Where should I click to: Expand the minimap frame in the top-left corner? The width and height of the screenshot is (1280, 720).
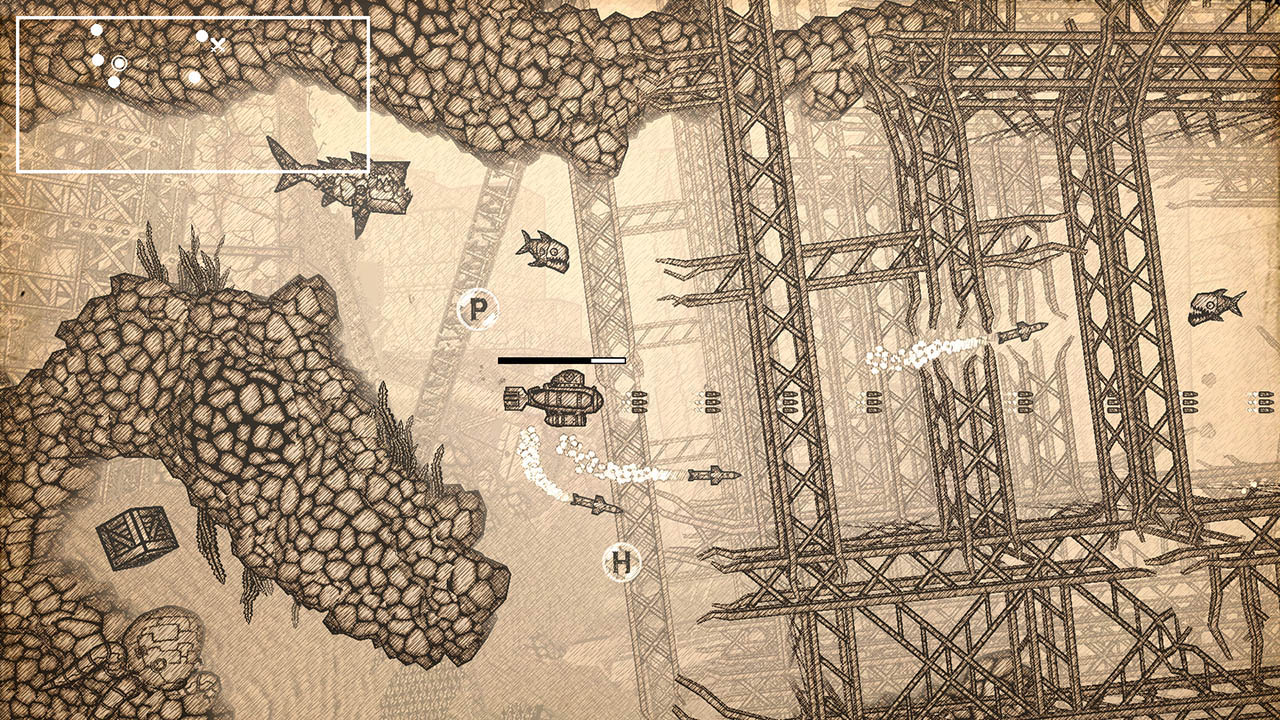(195, 92)
